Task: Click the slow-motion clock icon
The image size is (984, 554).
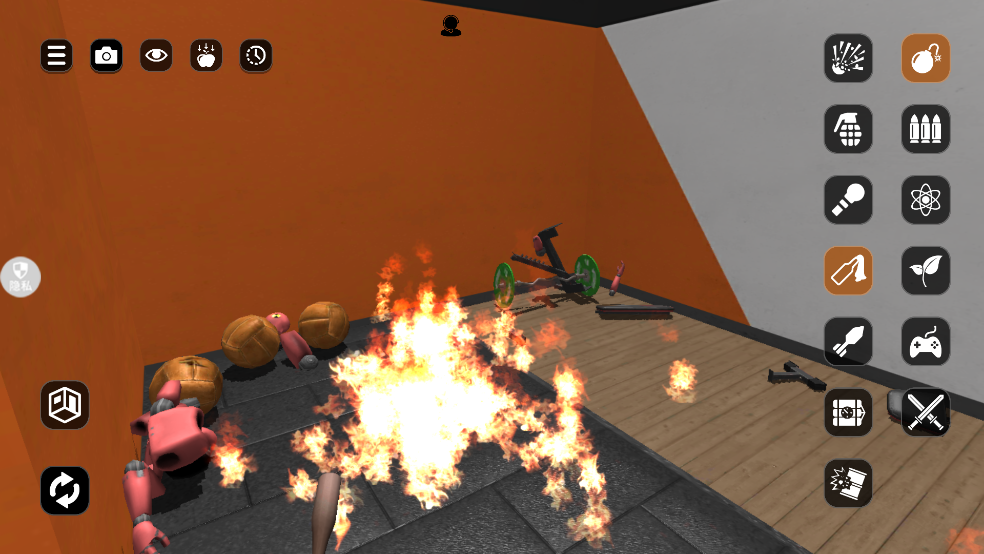Action: tap(256, 56)
